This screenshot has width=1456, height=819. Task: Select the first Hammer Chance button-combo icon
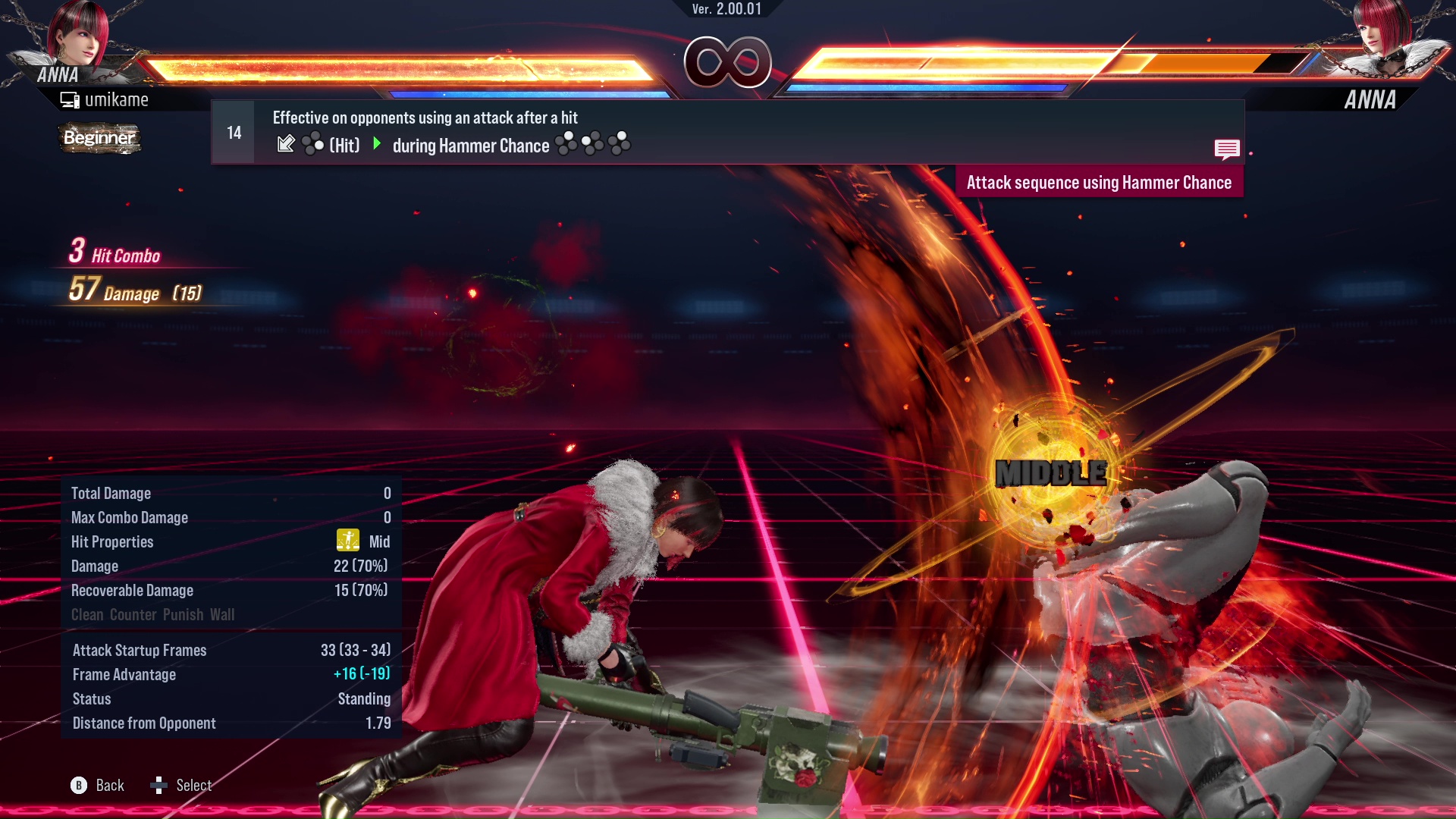click(x=565, y=143)
